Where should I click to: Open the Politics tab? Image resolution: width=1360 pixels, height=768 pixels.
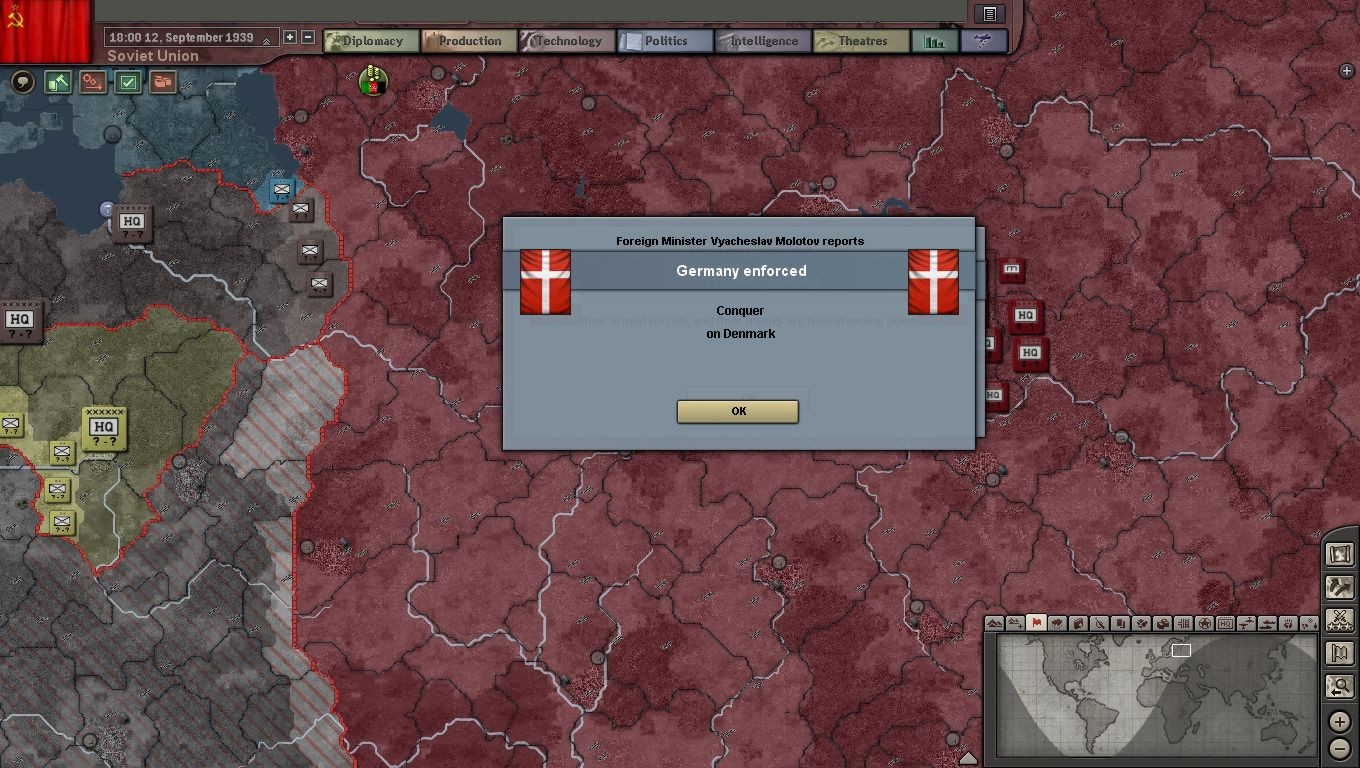click(664, 41)
